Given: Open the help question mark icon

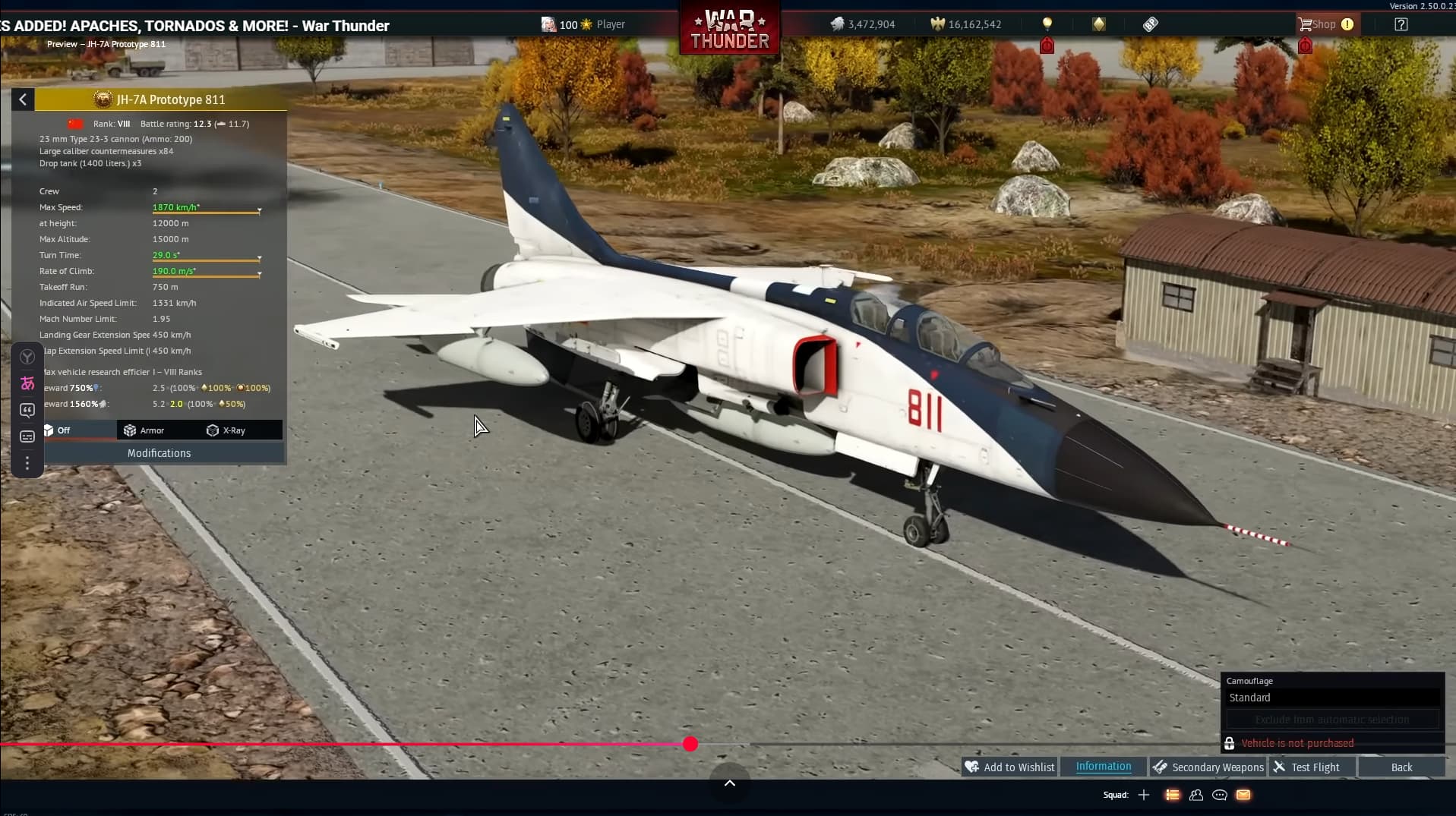Looking at the screenshot, I should (1401, 24).
